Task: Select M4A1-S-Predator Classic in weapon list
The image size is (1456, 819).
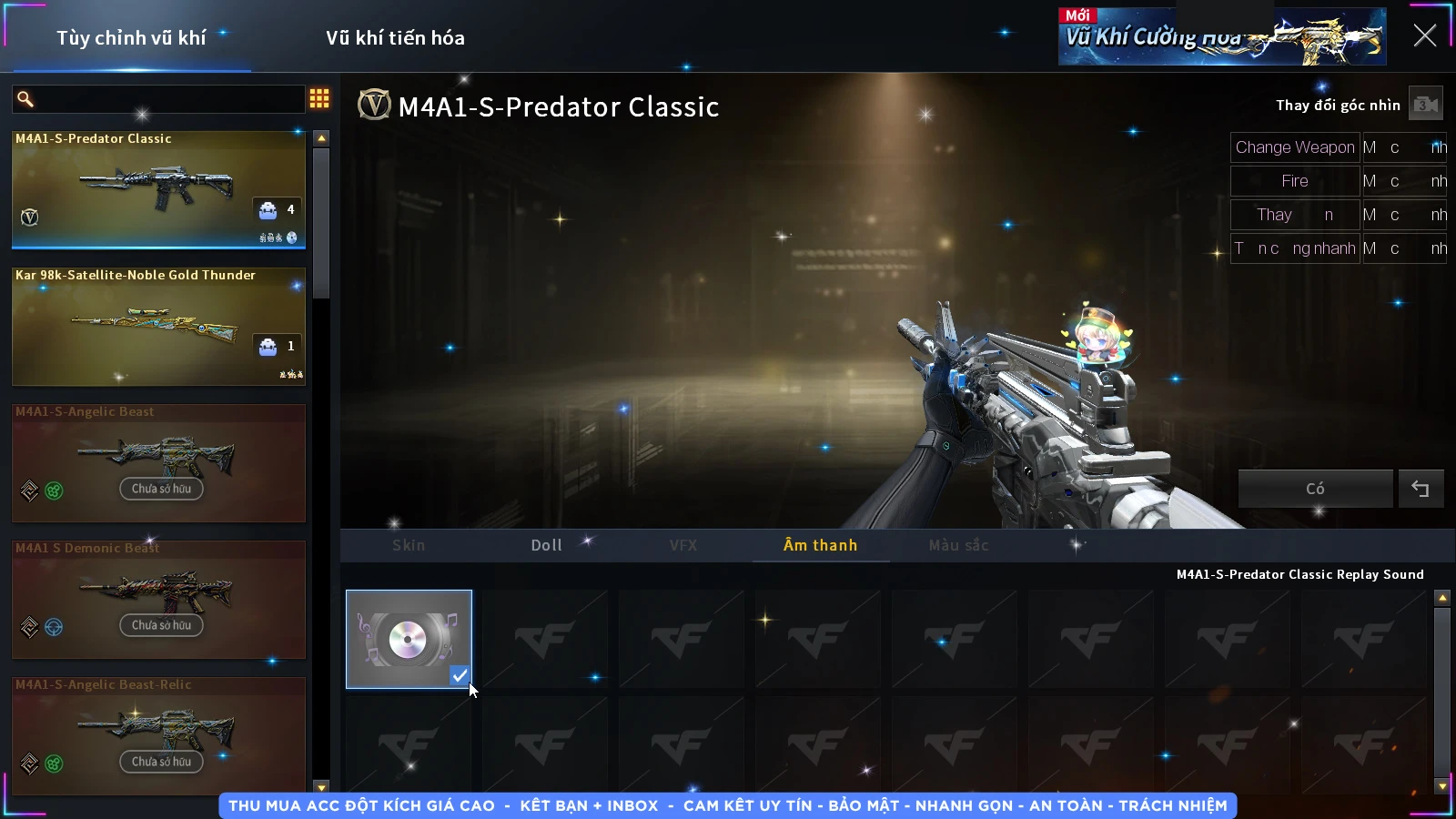Action: [158, 189]
